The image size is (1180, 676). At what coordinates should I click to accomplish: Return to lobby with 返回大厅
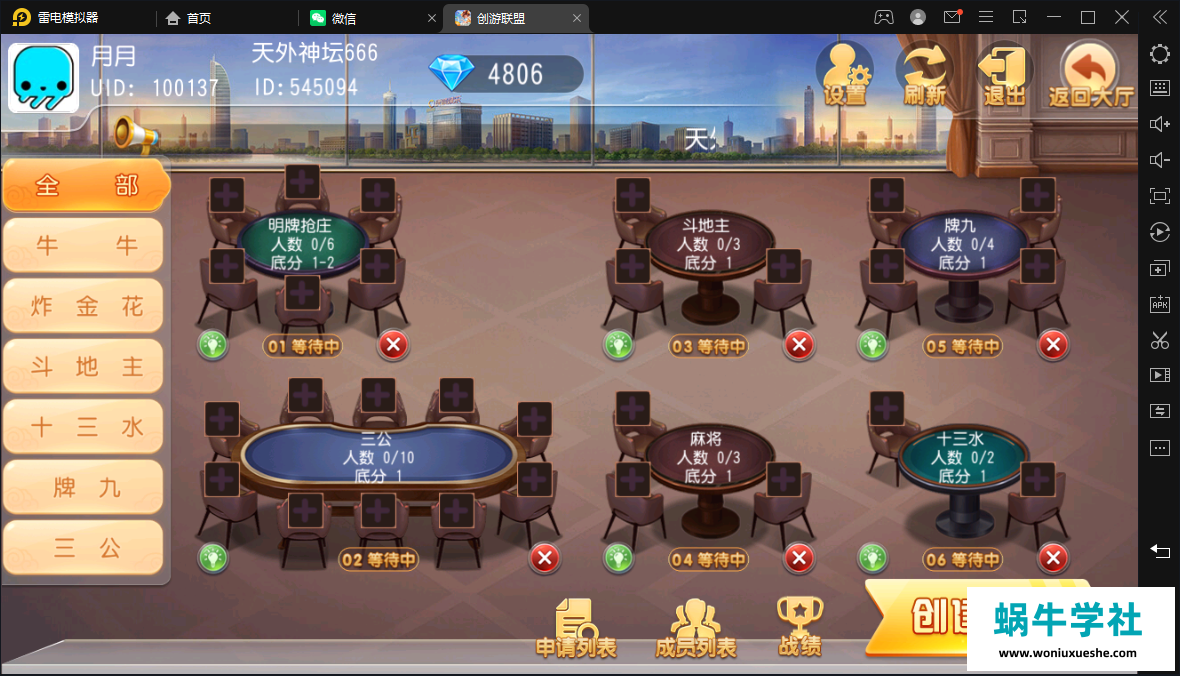(x=1090, y=74)
